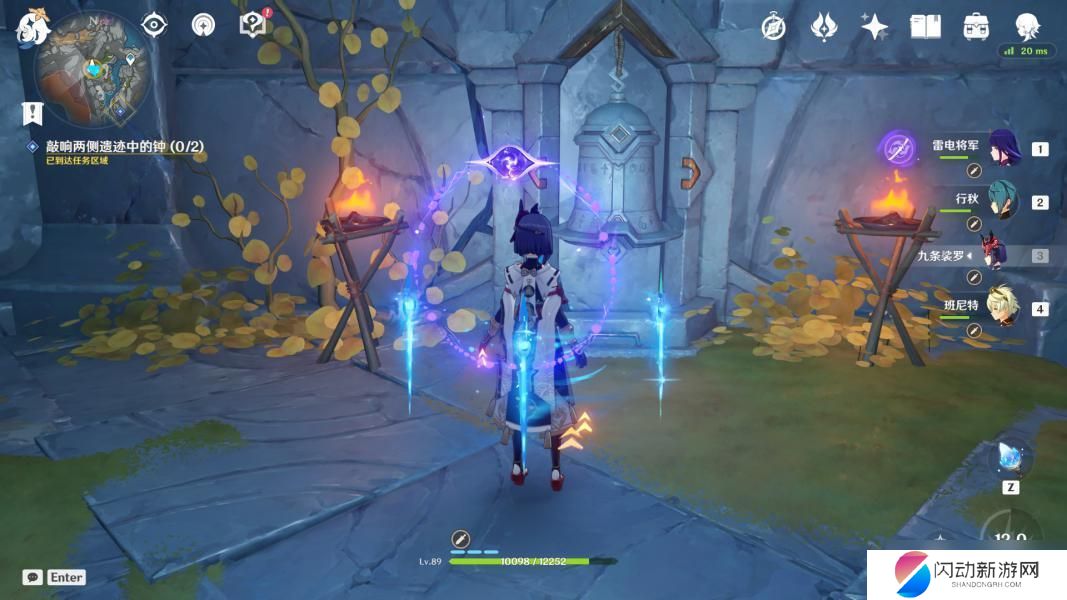This screenshot has height=600, width=1067.
Task: Select active party member 九条裟罗
Action: tap(1003, 255)
